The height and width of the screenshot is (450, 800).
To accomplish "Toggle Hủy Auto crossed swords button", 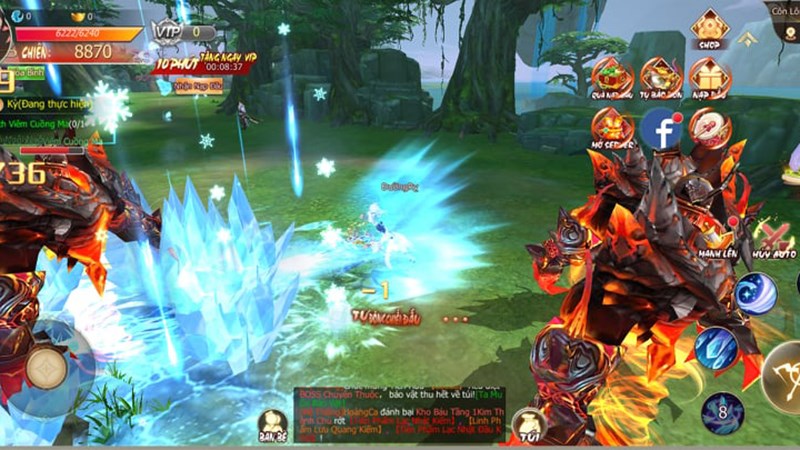I will 773,238.
